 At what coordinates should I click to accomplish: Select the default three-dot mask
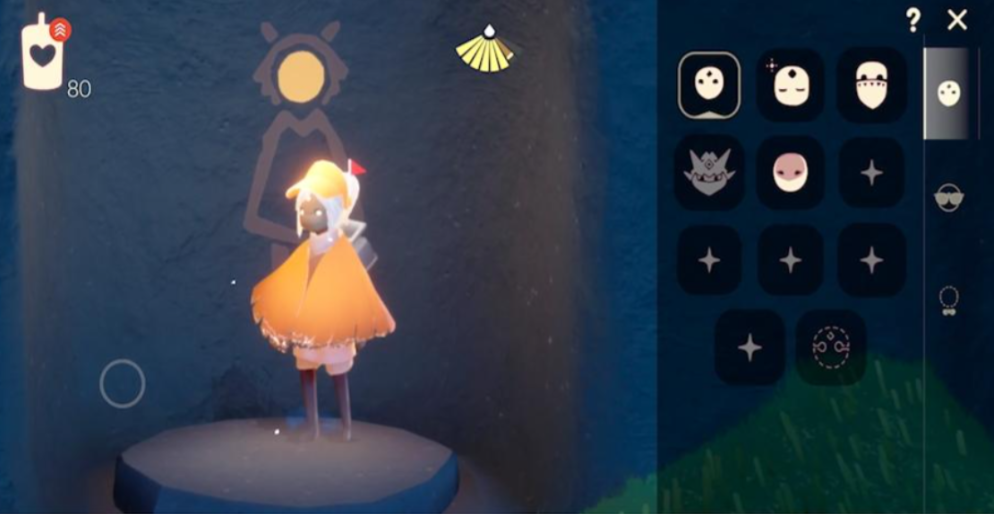709,85
